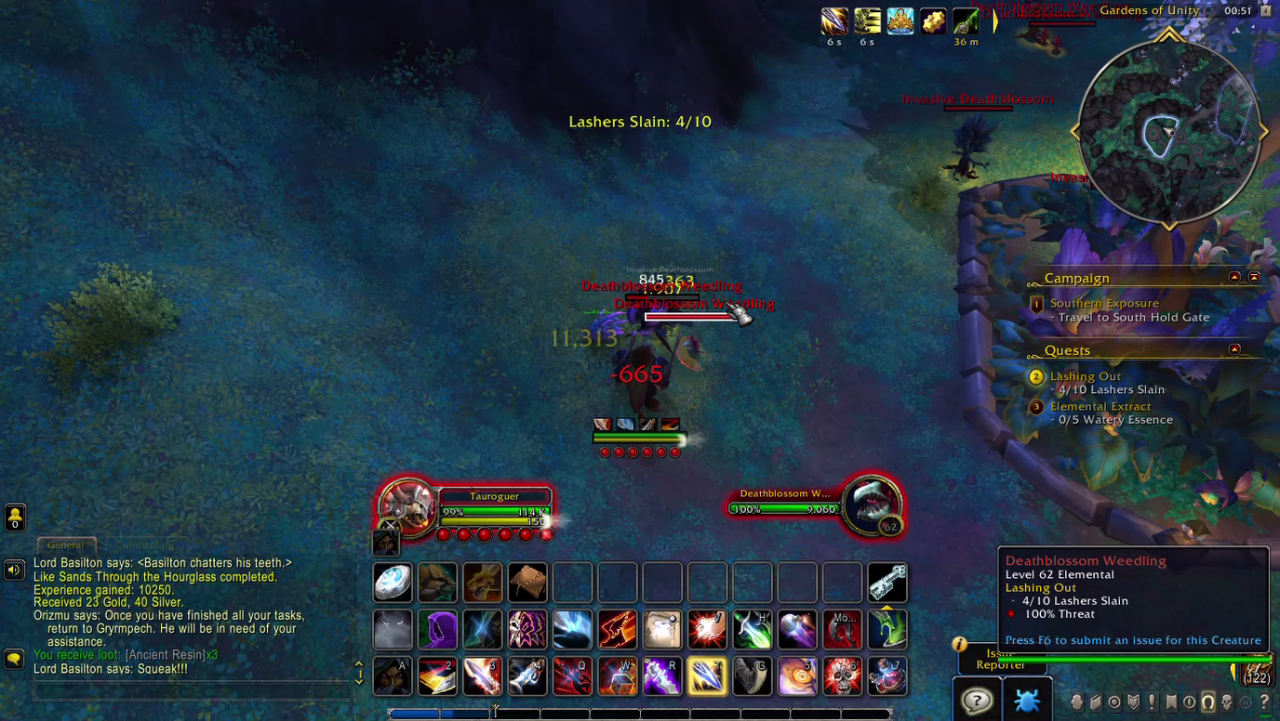Collapse the Campaign tracker section

[1234, 277]
